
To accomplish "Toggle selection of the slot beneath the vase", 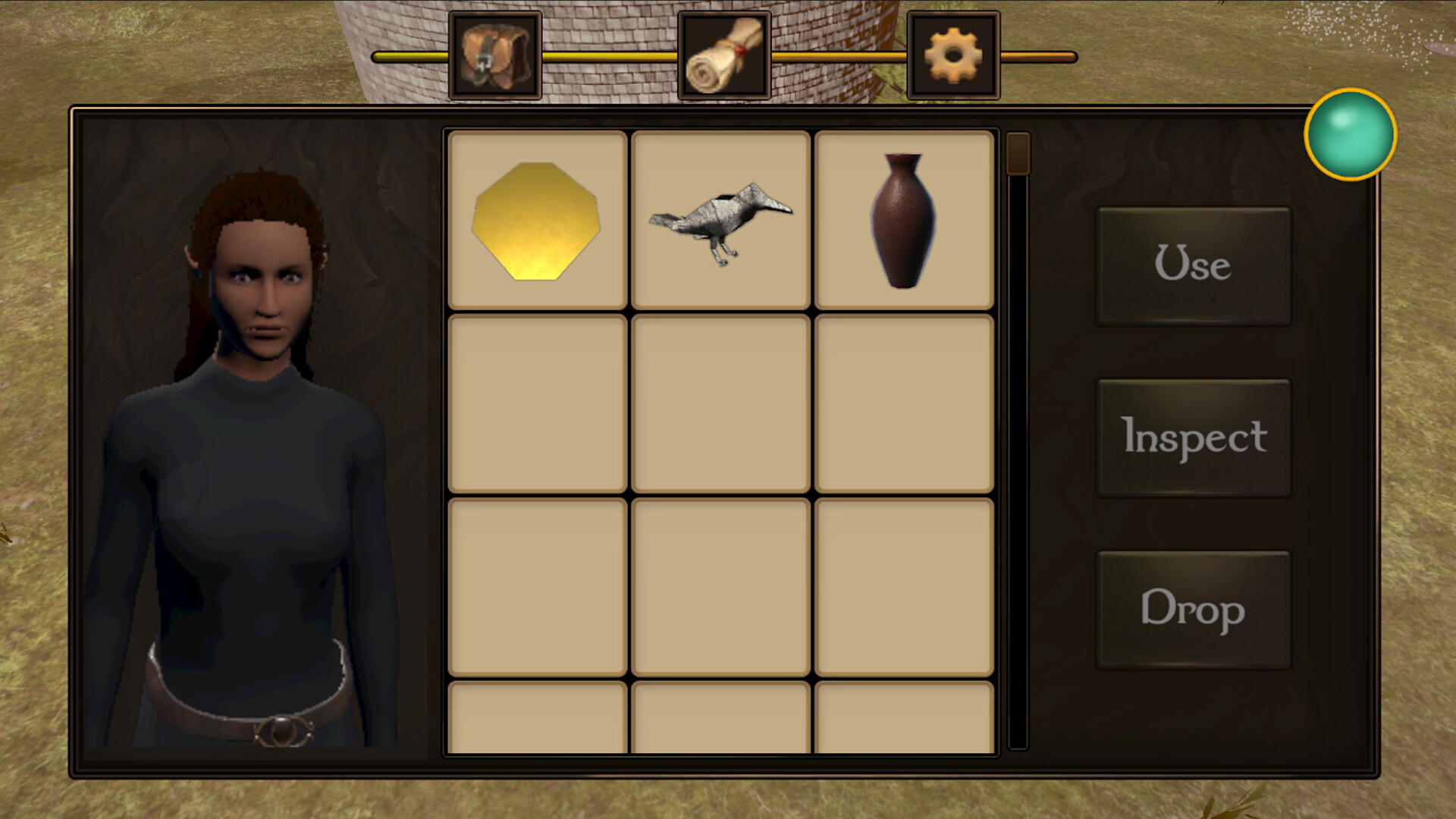I will [x=903, y=402].
